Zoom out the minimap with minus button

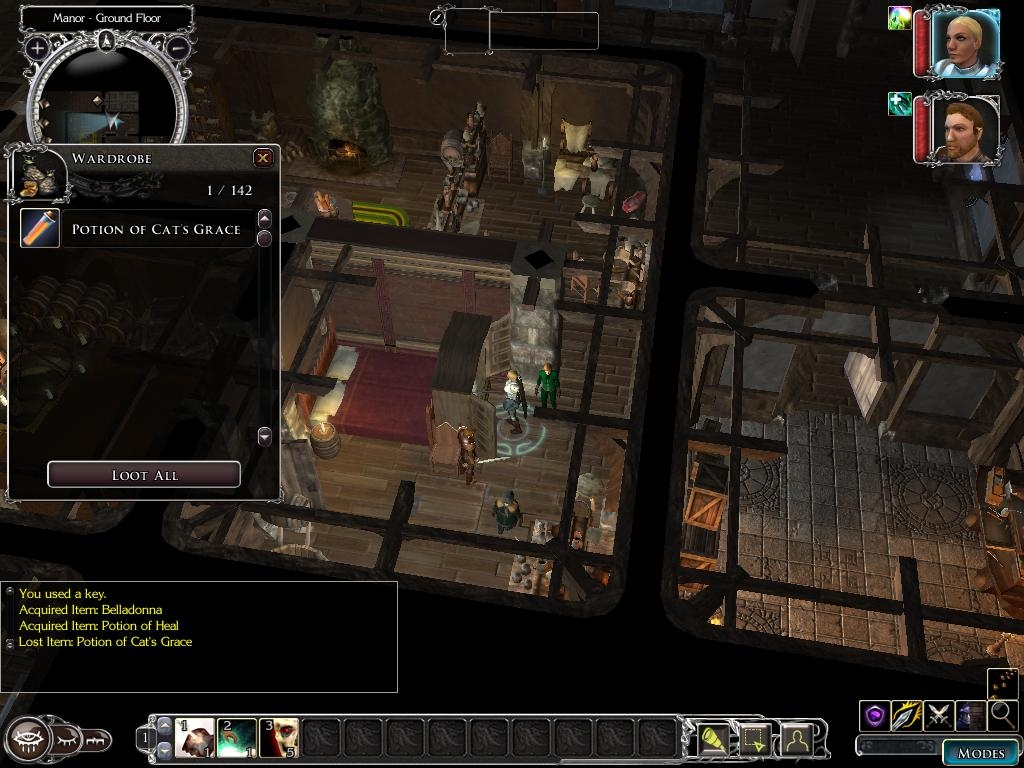pyautogui.click(x=178, y=47)
